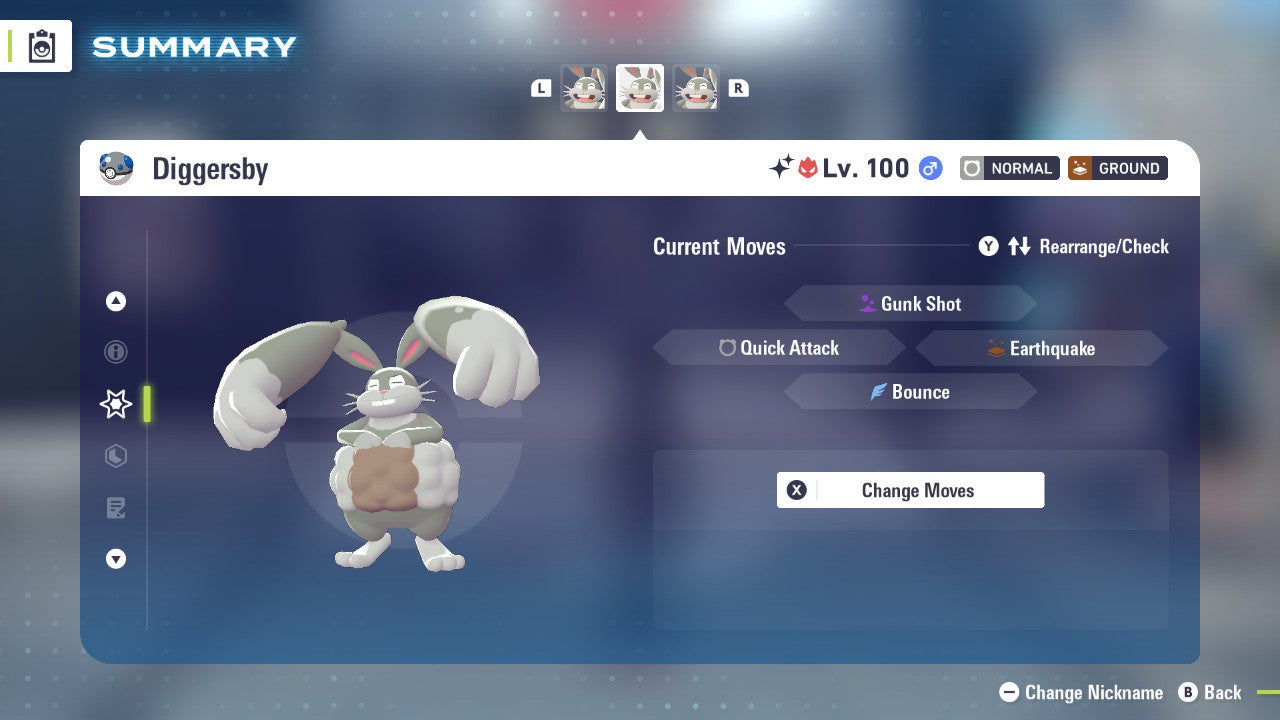This screenshot has width=1280, height=720.
Task: Select the star Moves page icon in sidebar
Action: pyautogui.click(x=115, y=404)
